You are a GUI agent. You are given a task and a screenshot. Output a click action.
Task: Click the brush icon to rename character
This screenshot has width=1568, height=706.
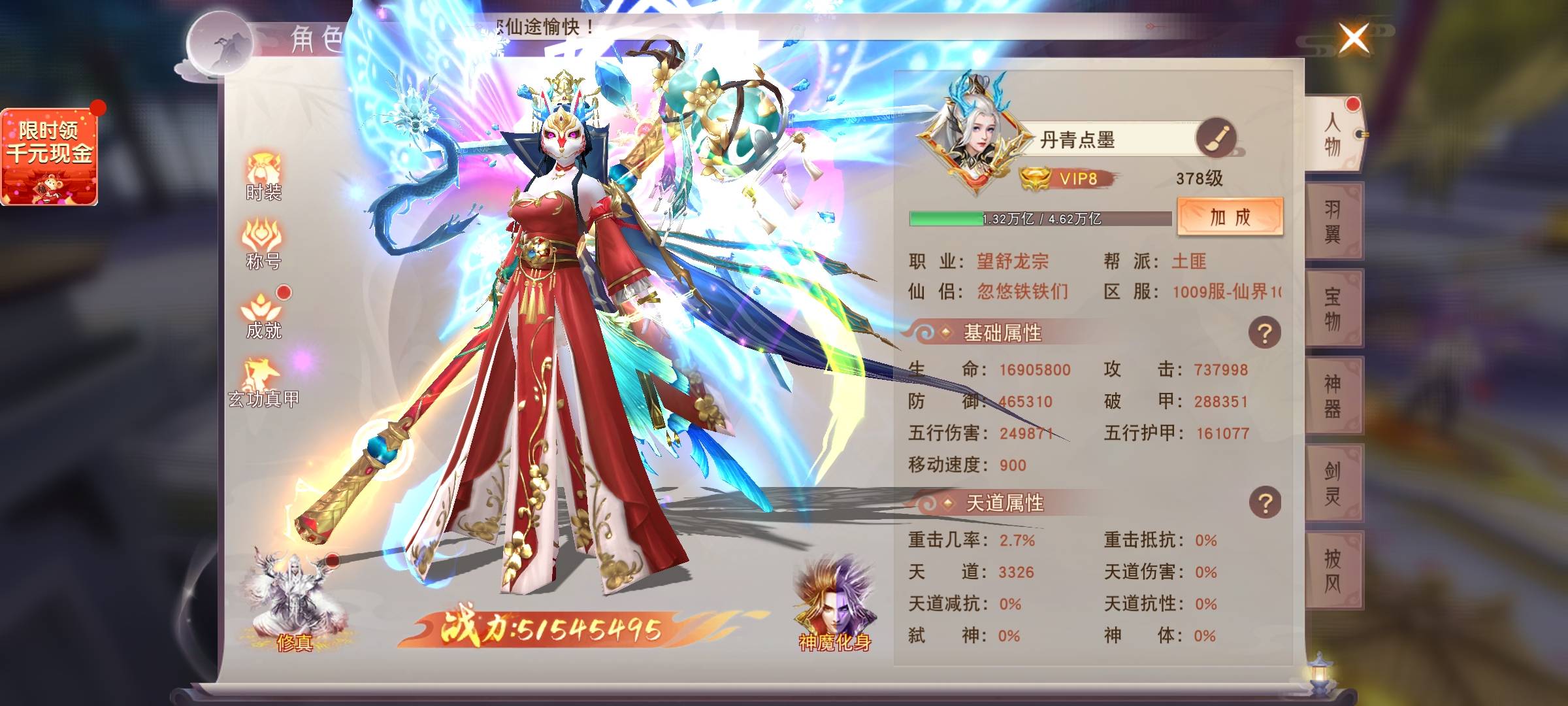point(1215,138)
